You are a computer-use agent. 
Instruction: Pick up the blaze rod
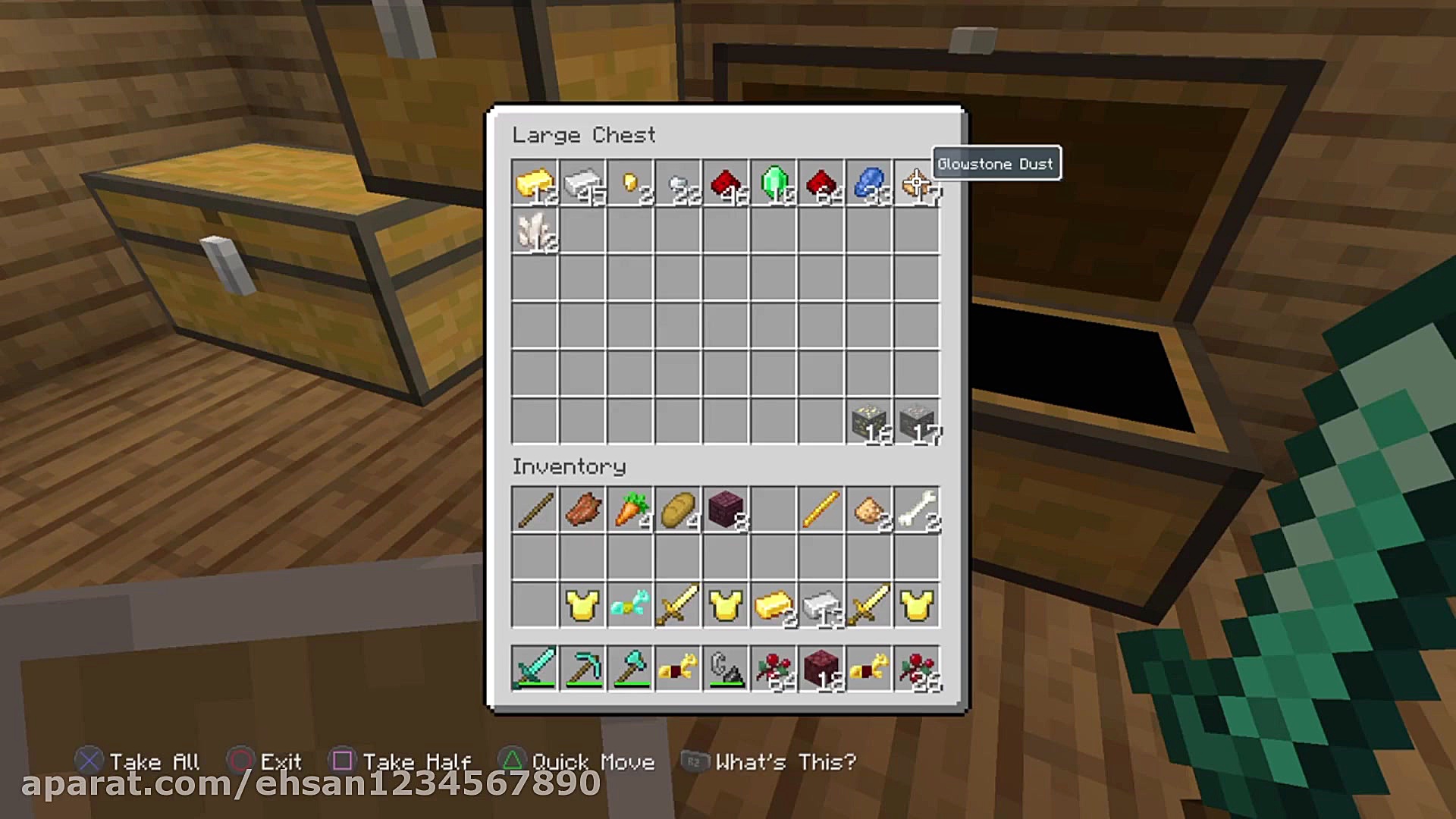click(821, 510)
